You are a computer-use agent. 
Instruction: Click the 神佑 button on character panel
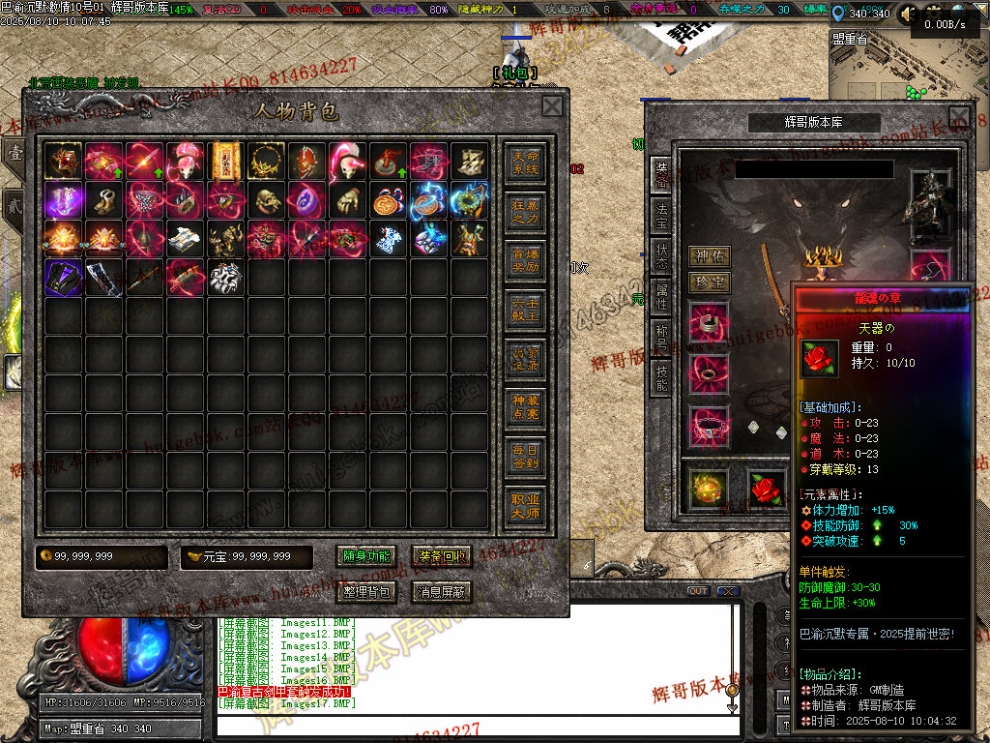(x=708, y=256)
